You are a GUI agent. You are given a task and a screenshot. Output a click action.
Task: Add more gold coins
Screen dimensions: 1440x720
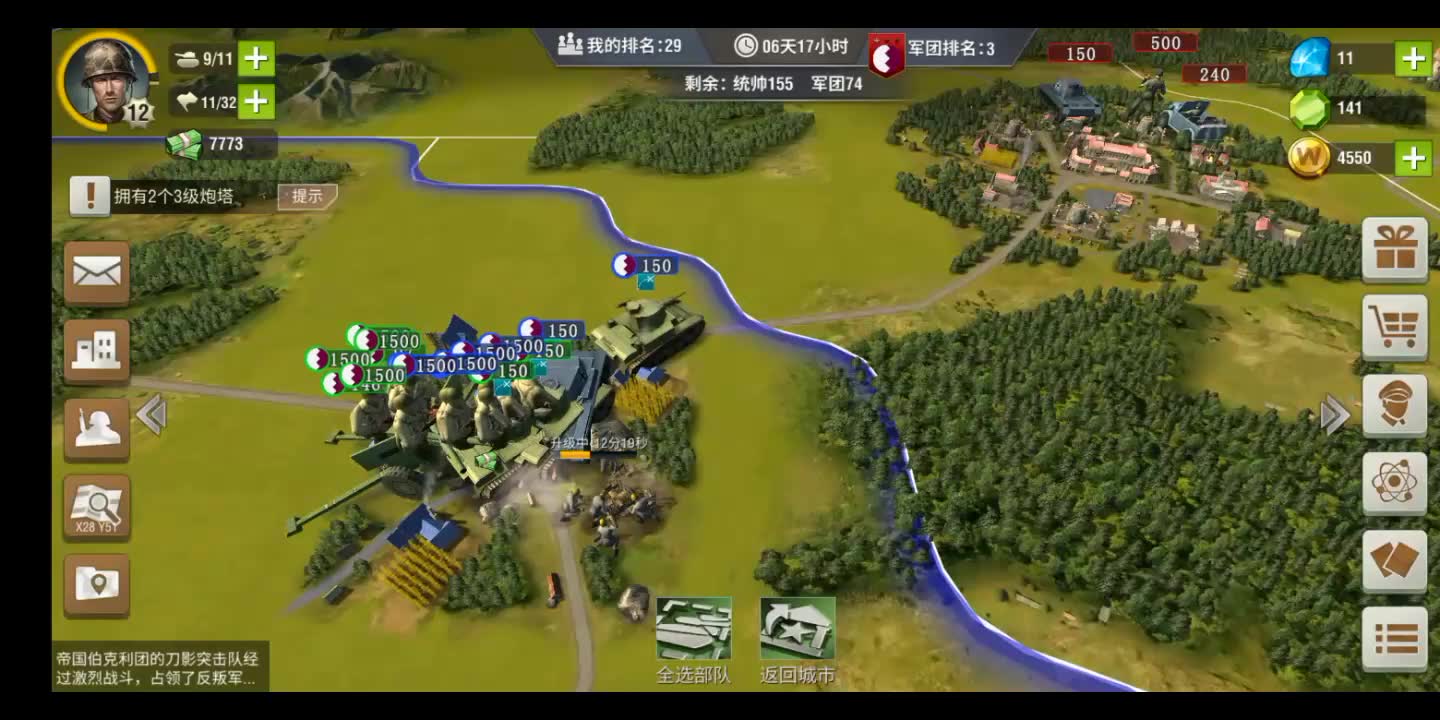tap(1413, 158)
